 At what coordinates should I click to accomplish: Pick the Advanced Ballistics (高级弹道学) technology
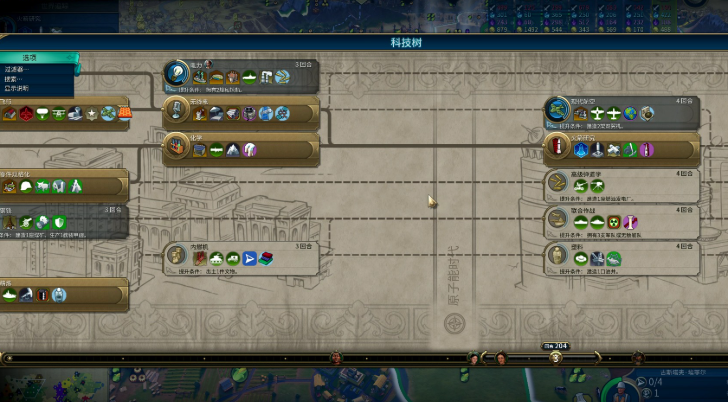coord(619,183)
